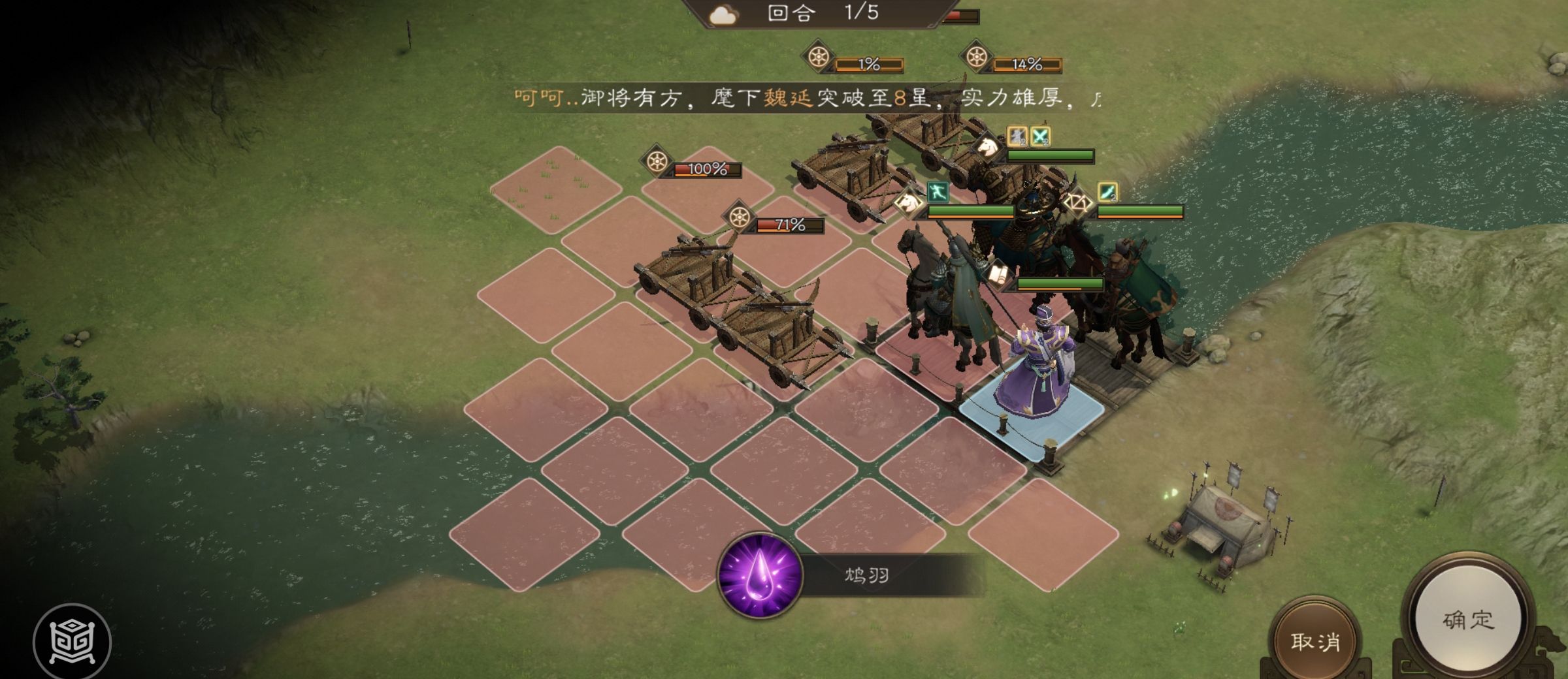Viewport: 1568px width, 679px height.
Task: Click the crossed swords buff icon
Action: click(x=1041, y=135)
